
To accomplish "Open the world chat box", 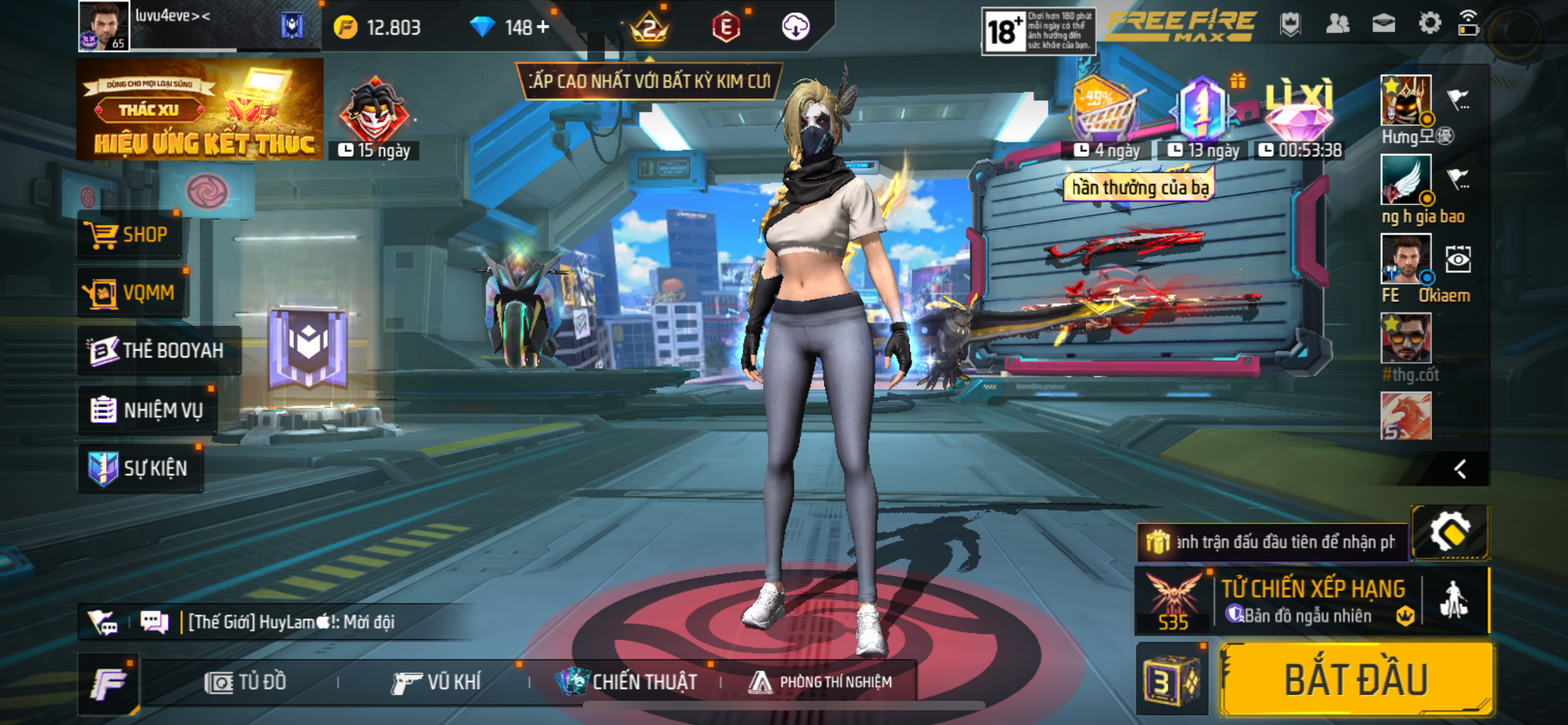I will 291,622.
